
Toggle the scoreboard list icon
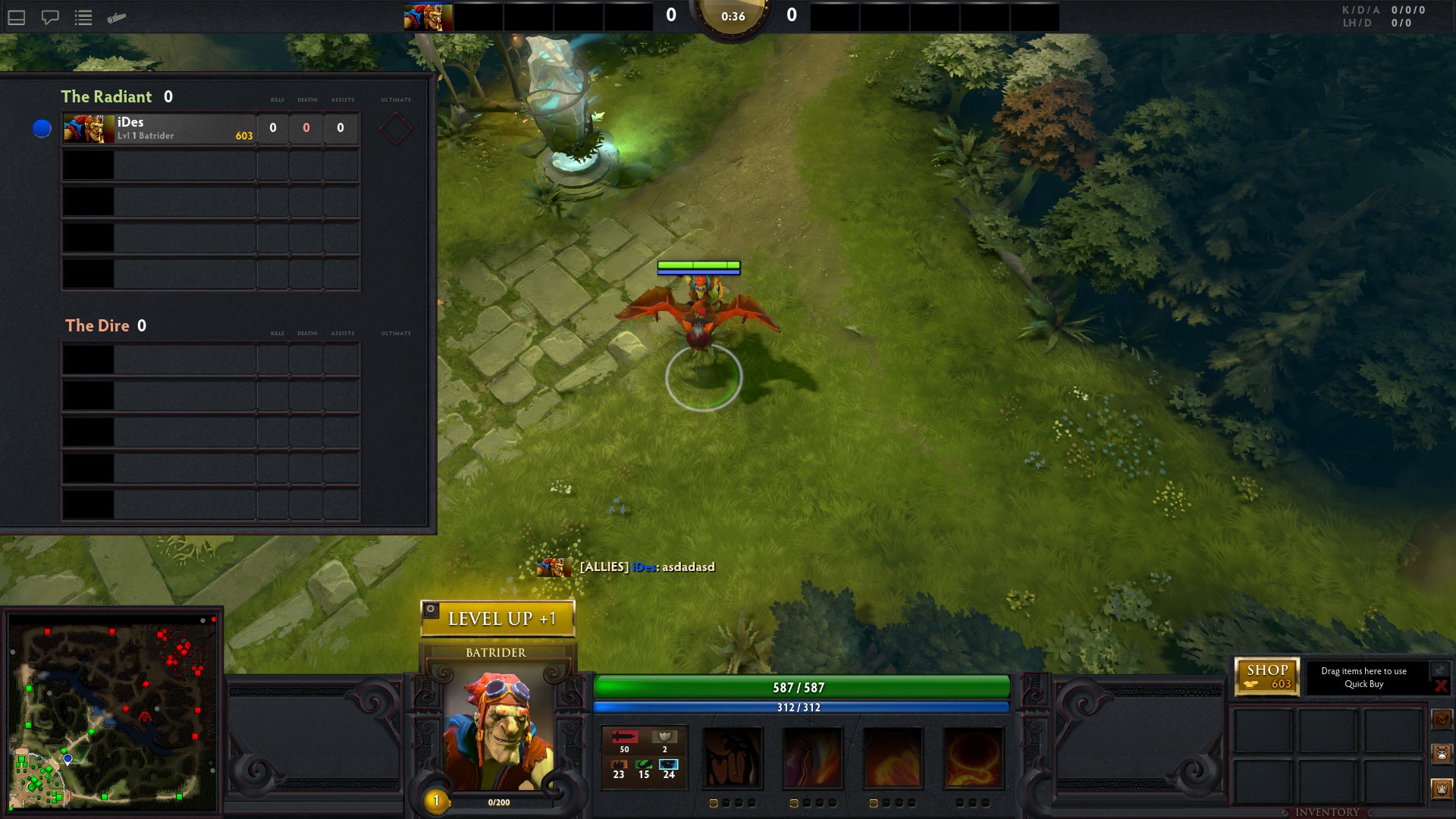coord(83,17)
